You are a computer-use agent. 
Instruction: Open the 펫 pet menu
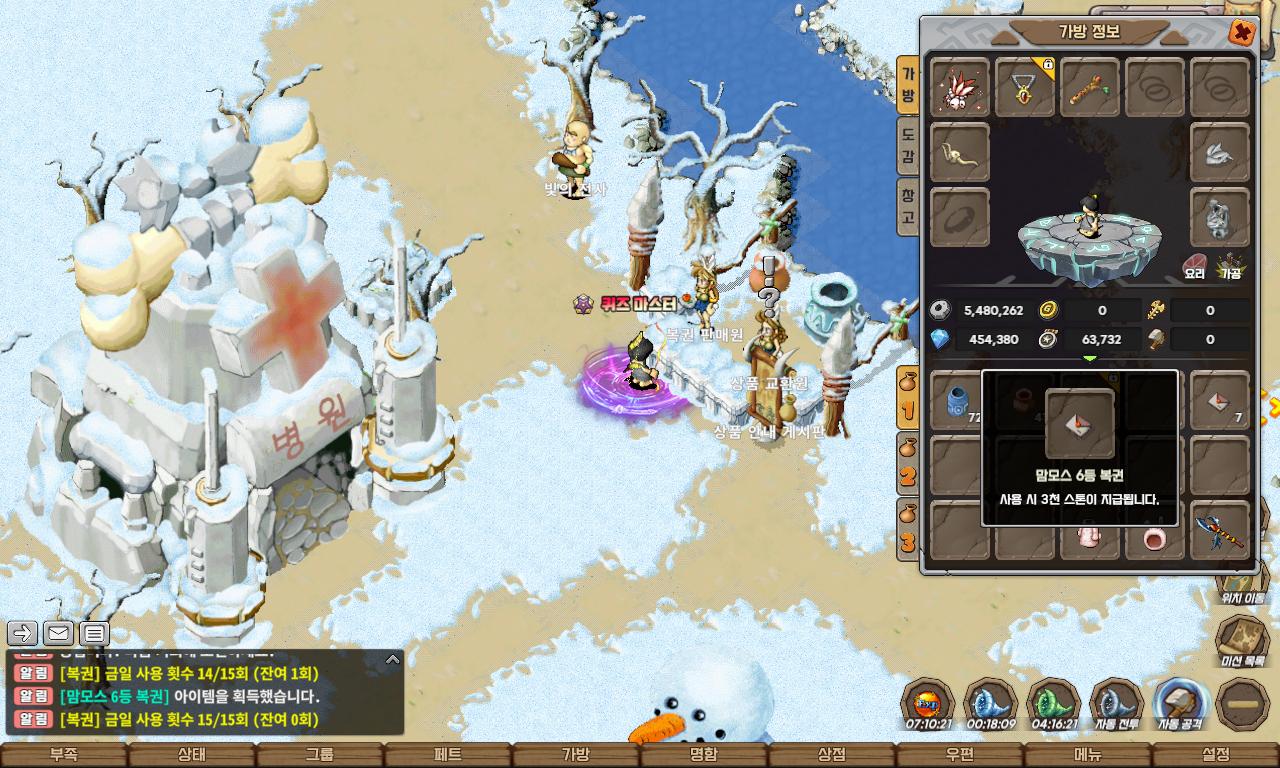pos(448,755)
